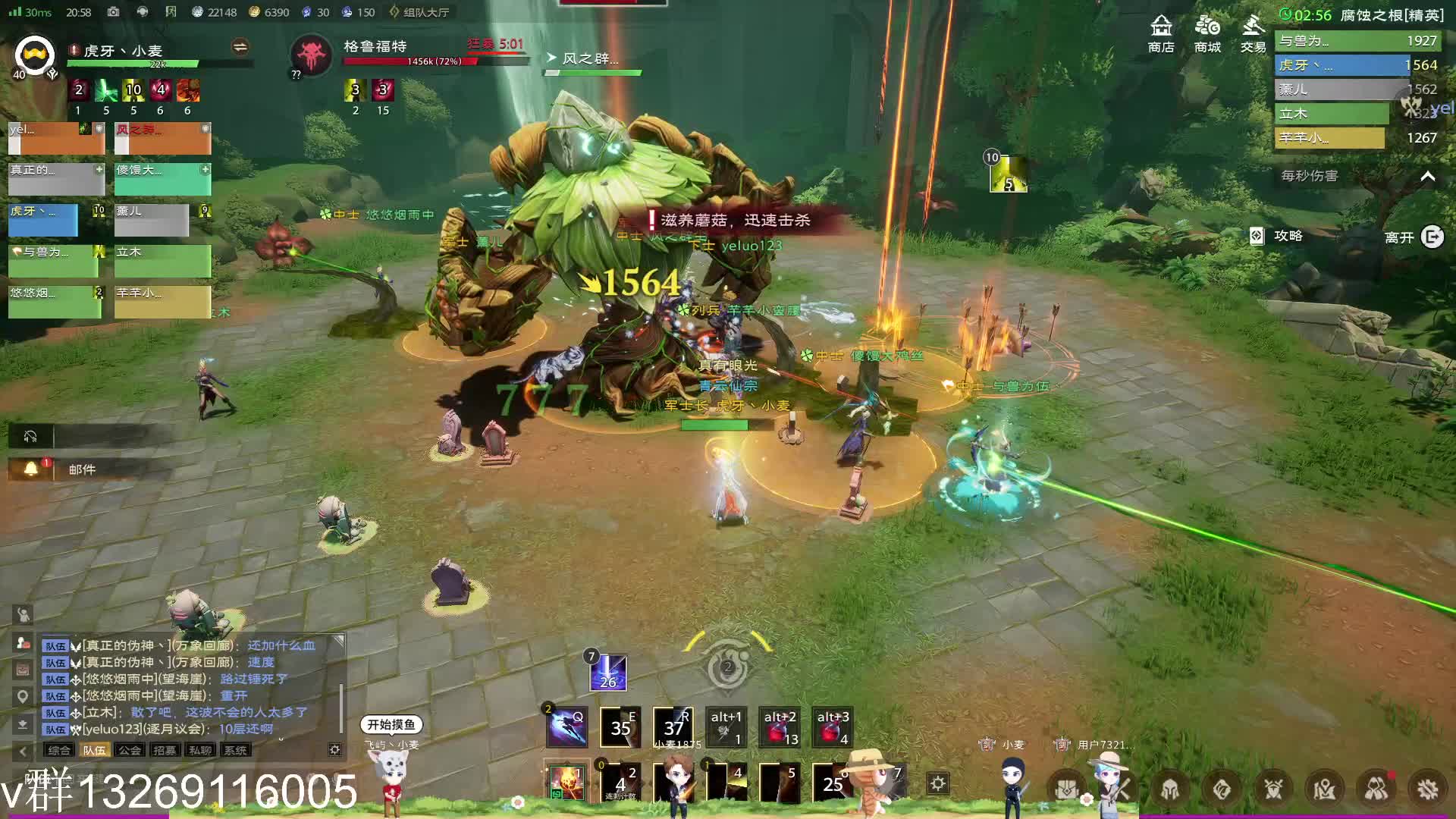The height and width of the screenshot is (819, 1456).
Task: Use the alt+2 red potion
Action: click(780, 727)
